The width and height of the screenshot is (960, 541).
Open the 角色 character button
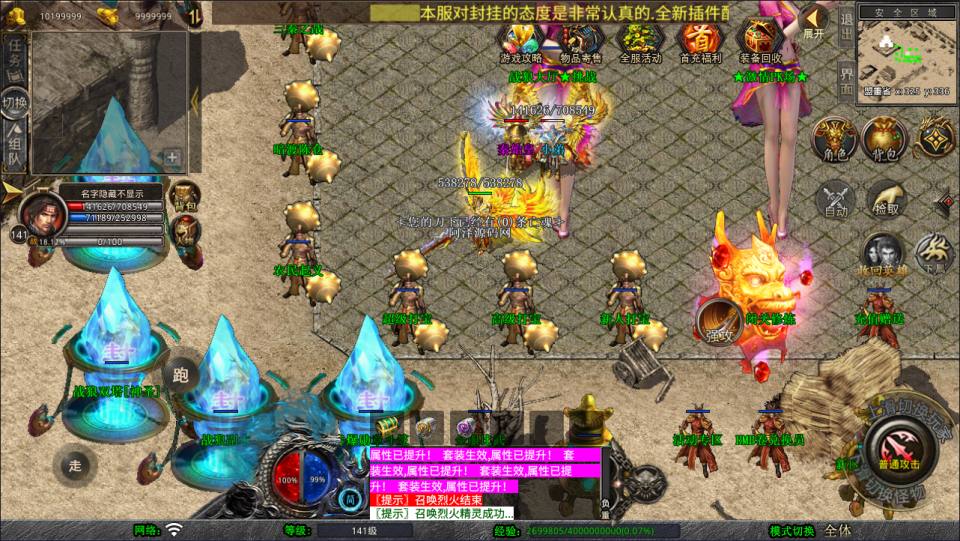pyautogui.click(x=832, y=140)
